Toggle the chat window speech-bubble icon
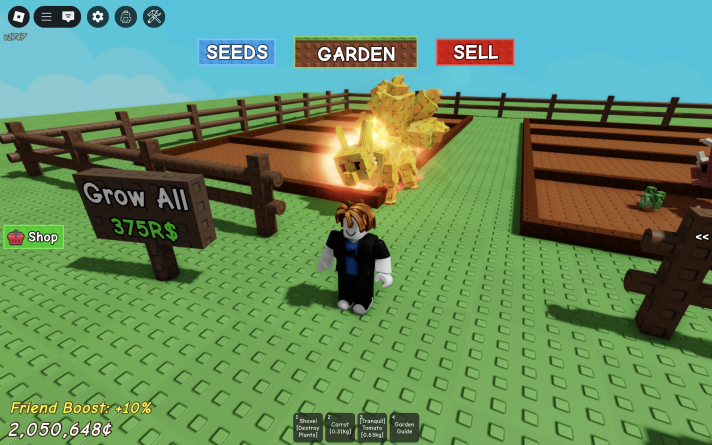This screenshot has height=445, width=712. coord(68,17)
